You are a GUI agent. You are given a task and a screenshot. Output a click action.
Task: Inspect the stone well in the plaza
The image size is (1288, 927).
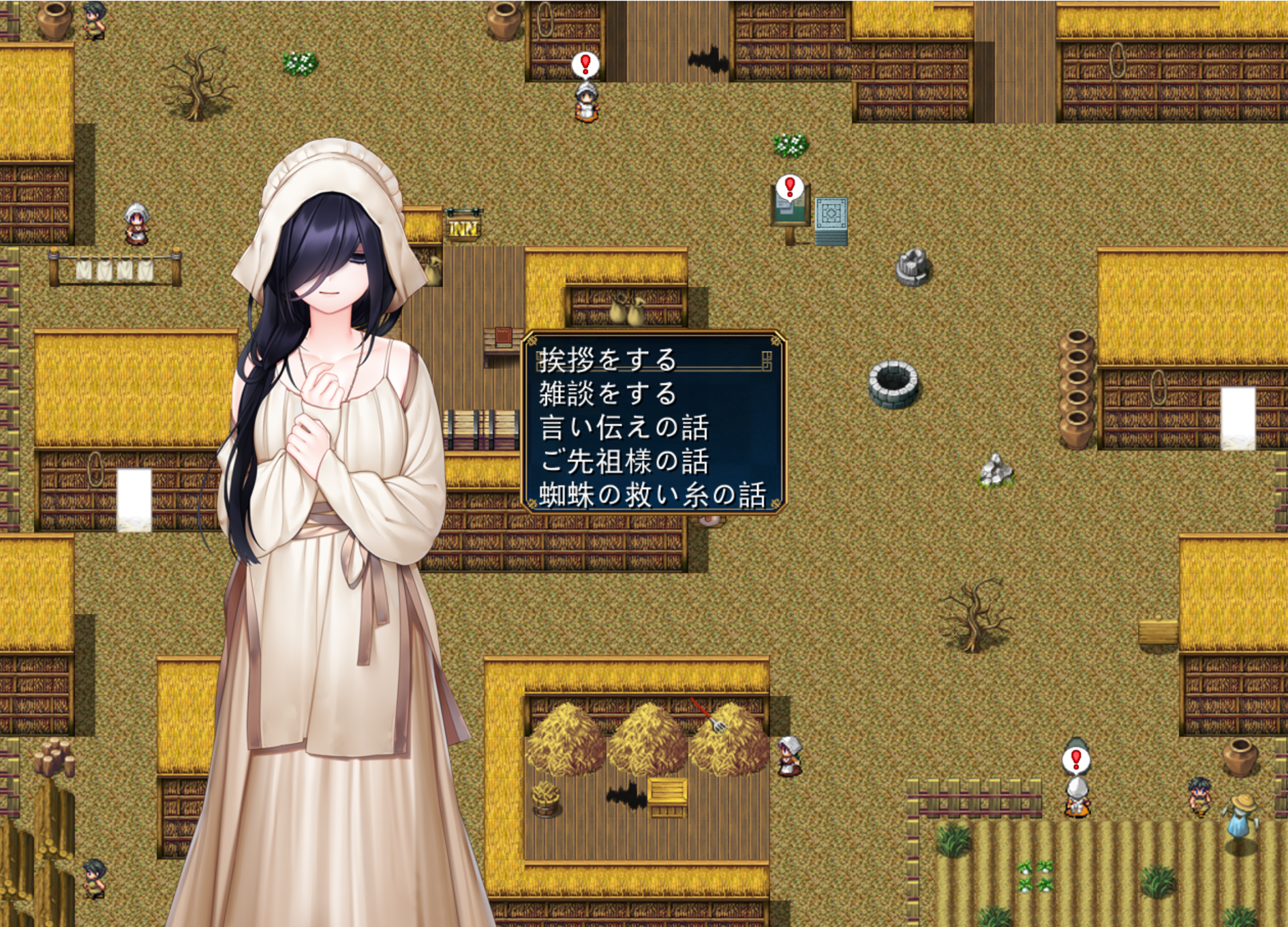point(893,383)
